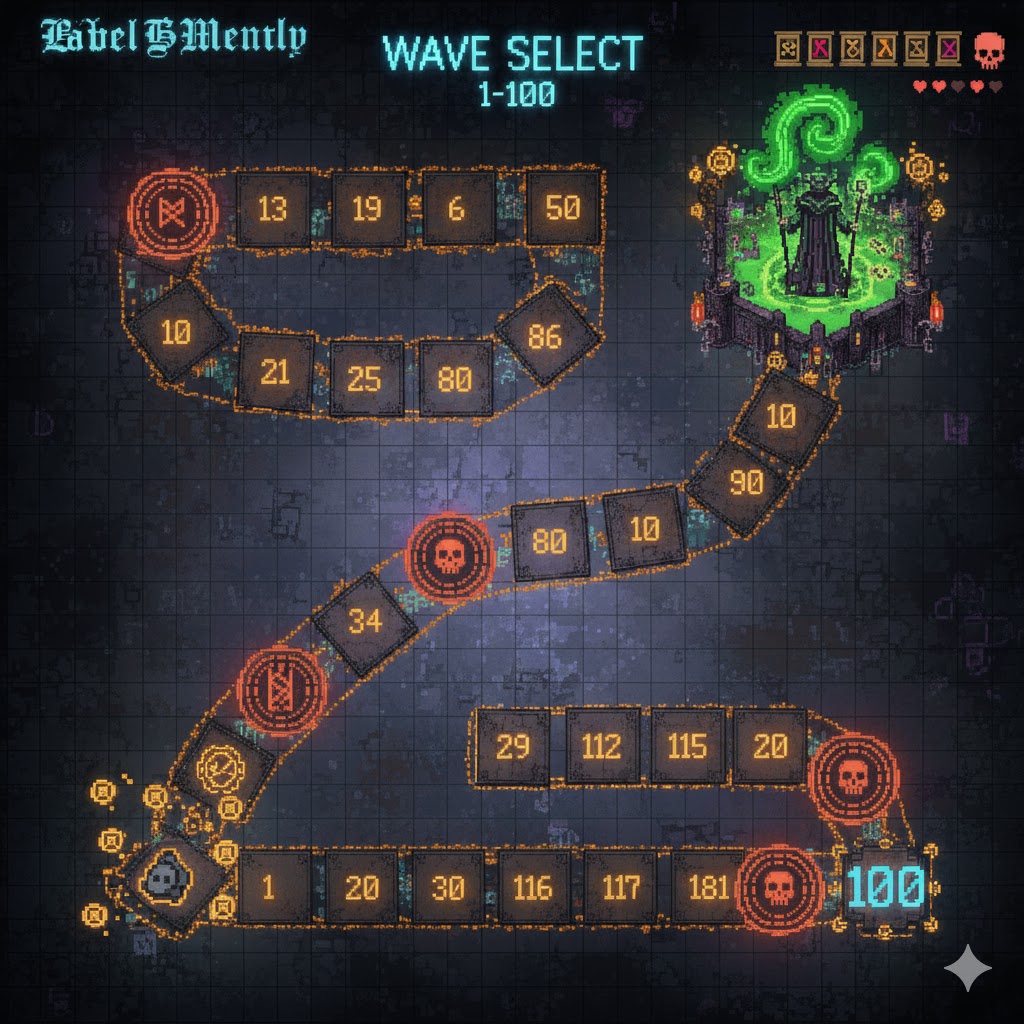Choose the wave 181 tile
The image size is (1024, 1024).
pos(706,887)
